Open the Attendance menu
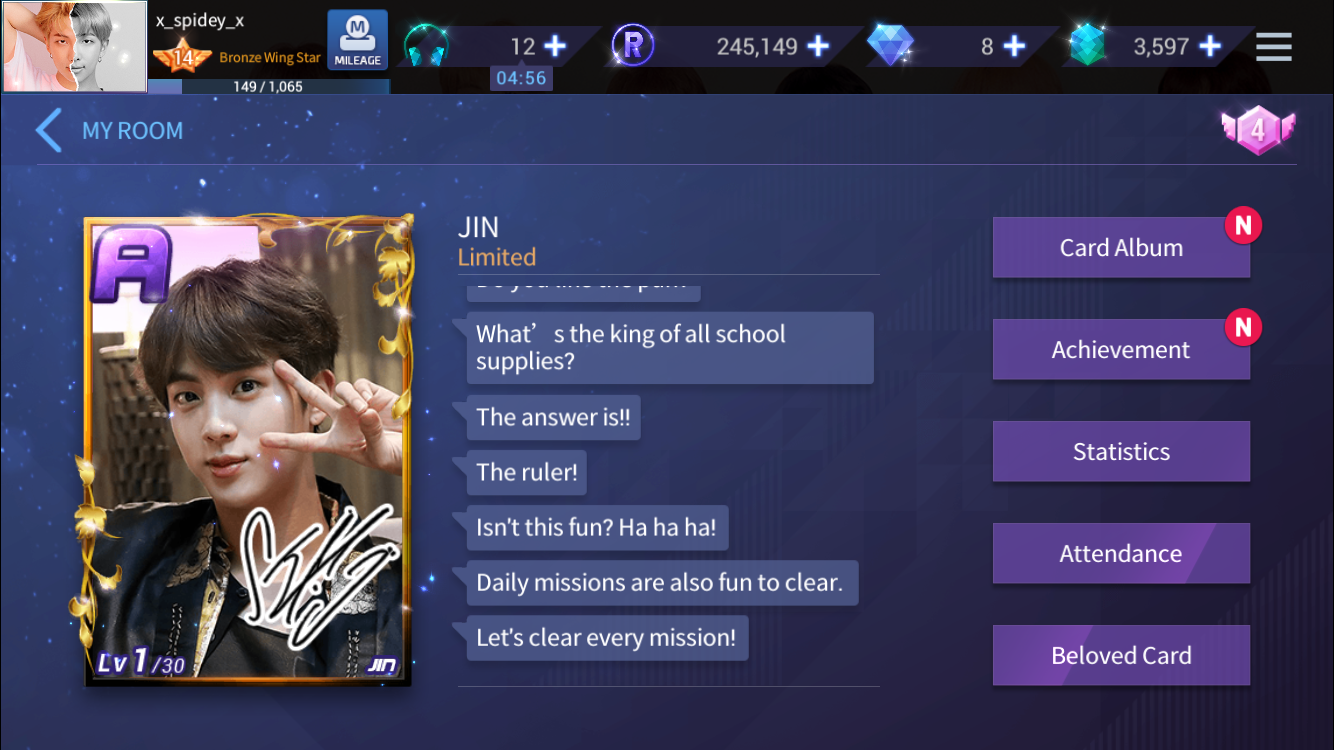 tap(1120, 554)
